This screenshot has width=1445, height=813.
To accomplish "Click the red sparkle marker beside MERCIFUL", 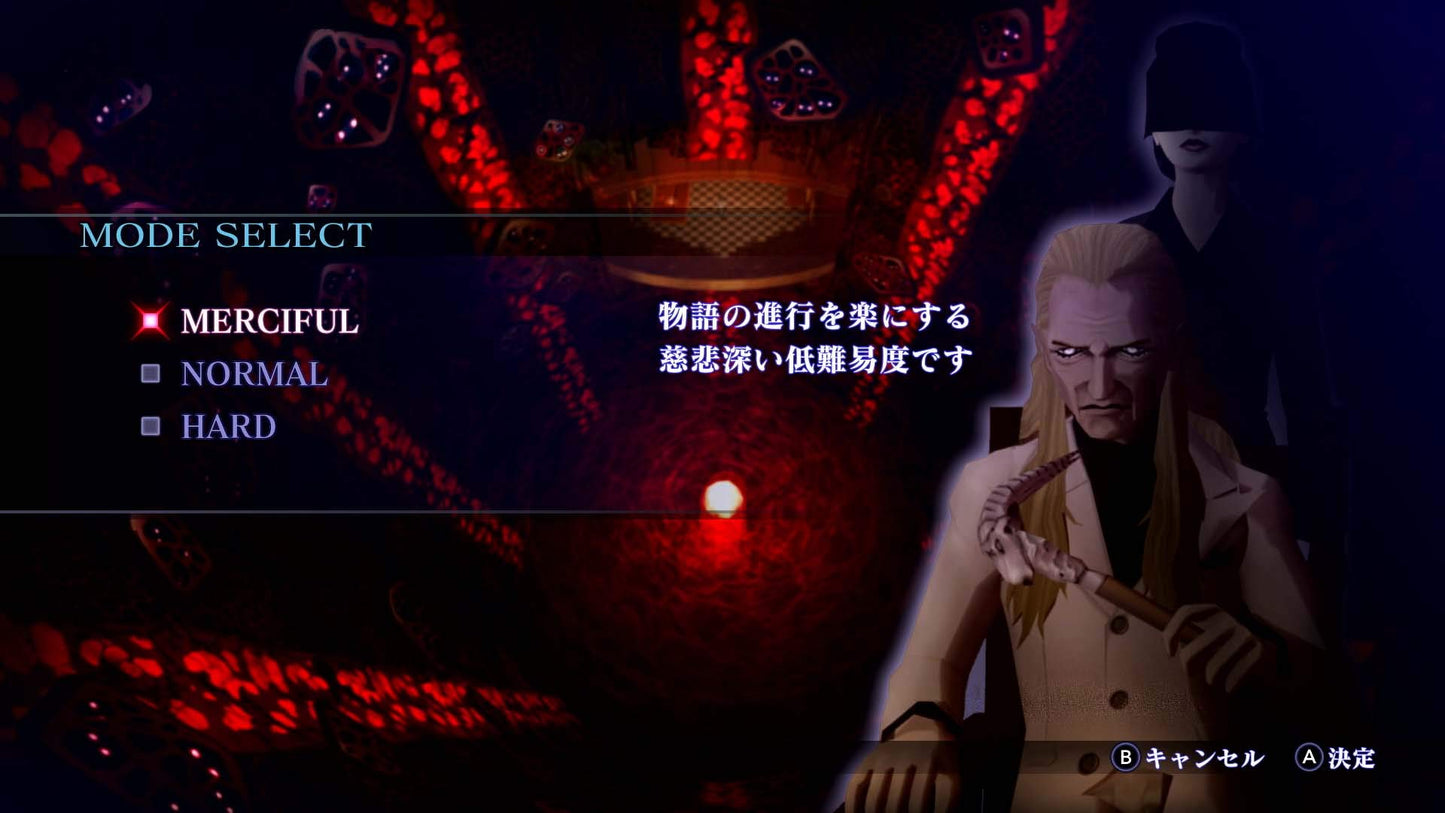I will tap(151, 320).
